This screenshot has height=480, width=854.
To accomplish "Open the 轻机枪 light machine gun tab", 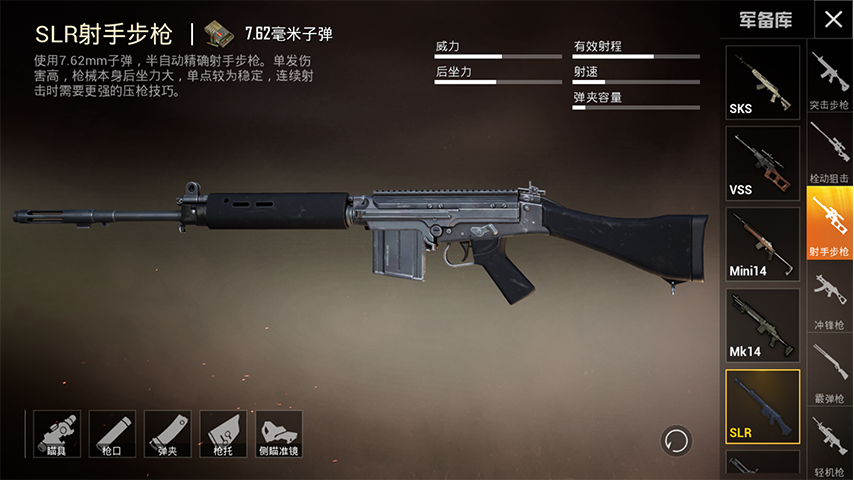I will point(829,445).
